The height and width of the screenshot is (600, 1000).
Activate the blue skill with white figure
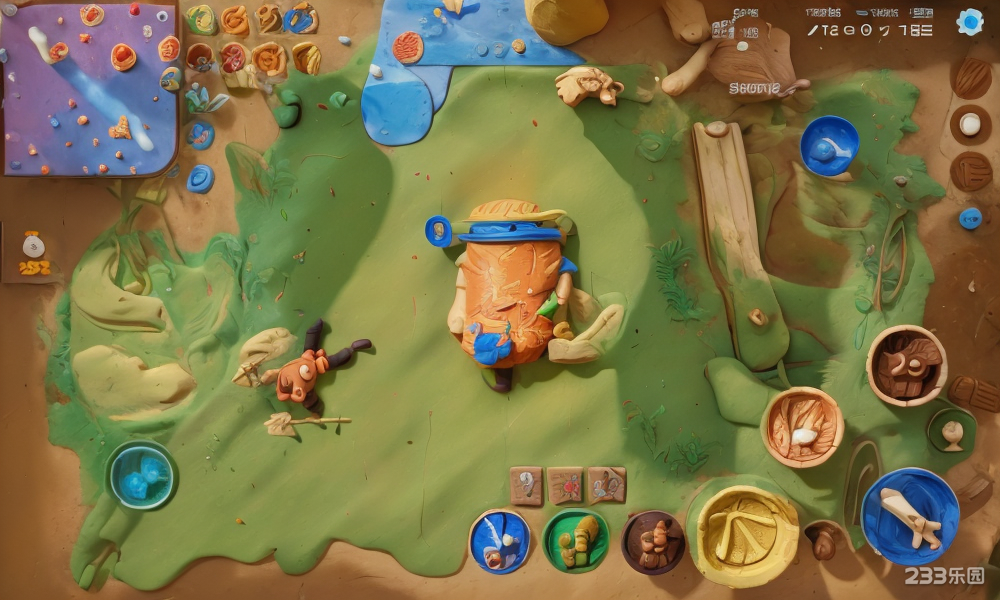point(500,541)
